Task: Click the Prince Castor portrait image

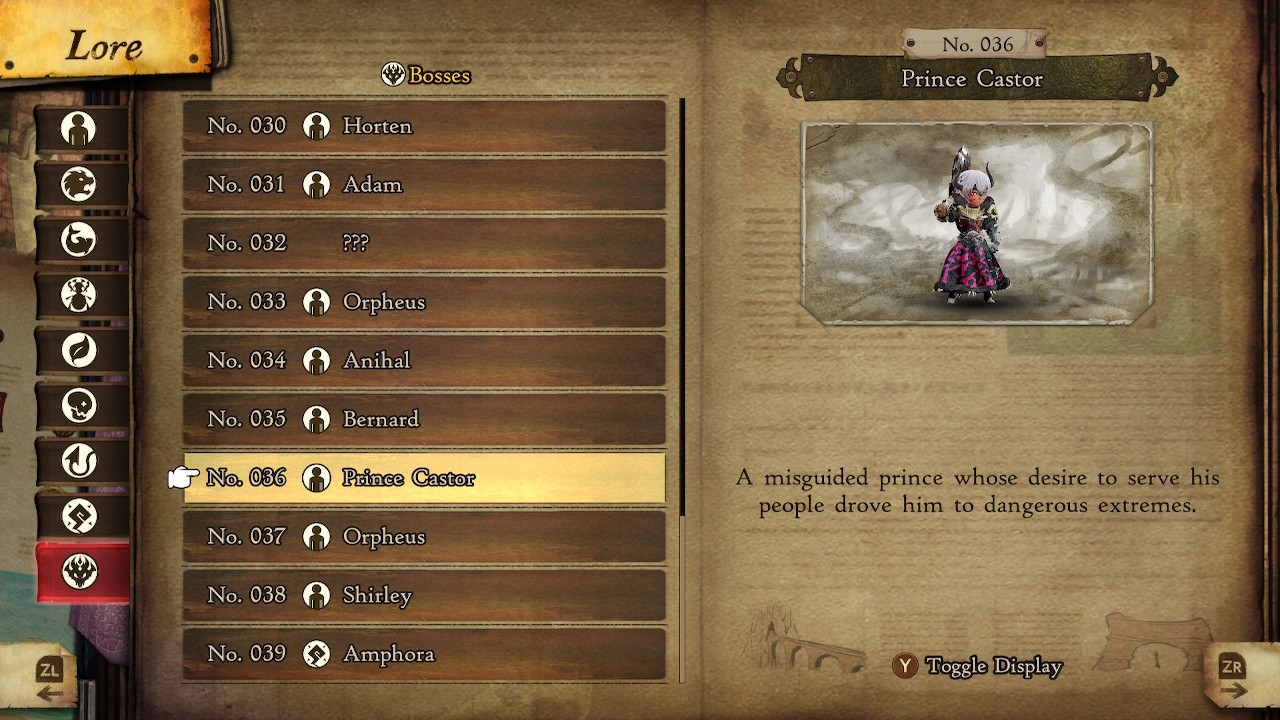Action: [977, 223]
